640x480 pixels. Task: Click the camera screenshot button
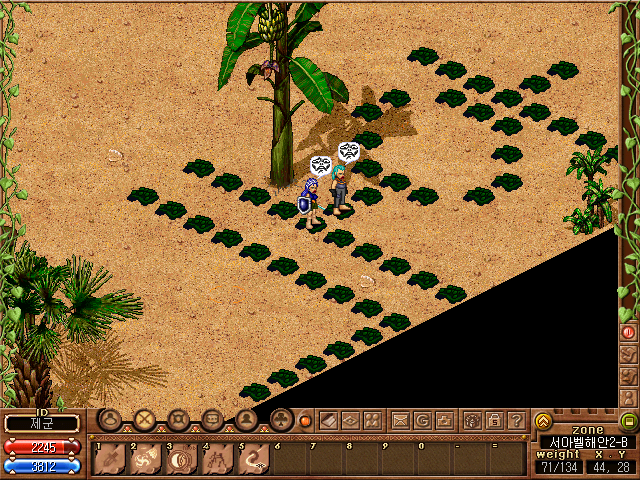coord(446,421)
